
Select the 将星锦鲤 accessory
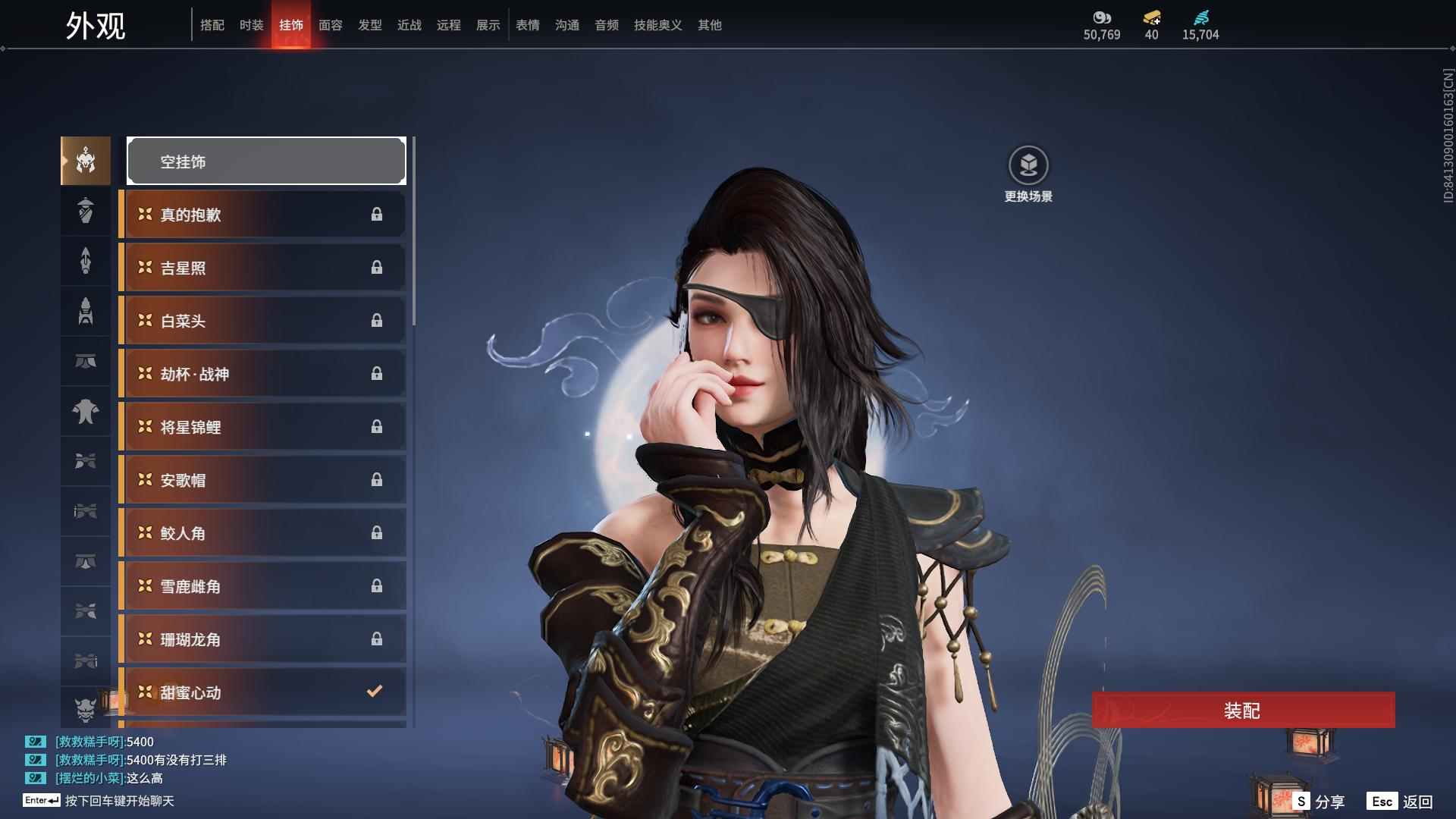(263, 427)
